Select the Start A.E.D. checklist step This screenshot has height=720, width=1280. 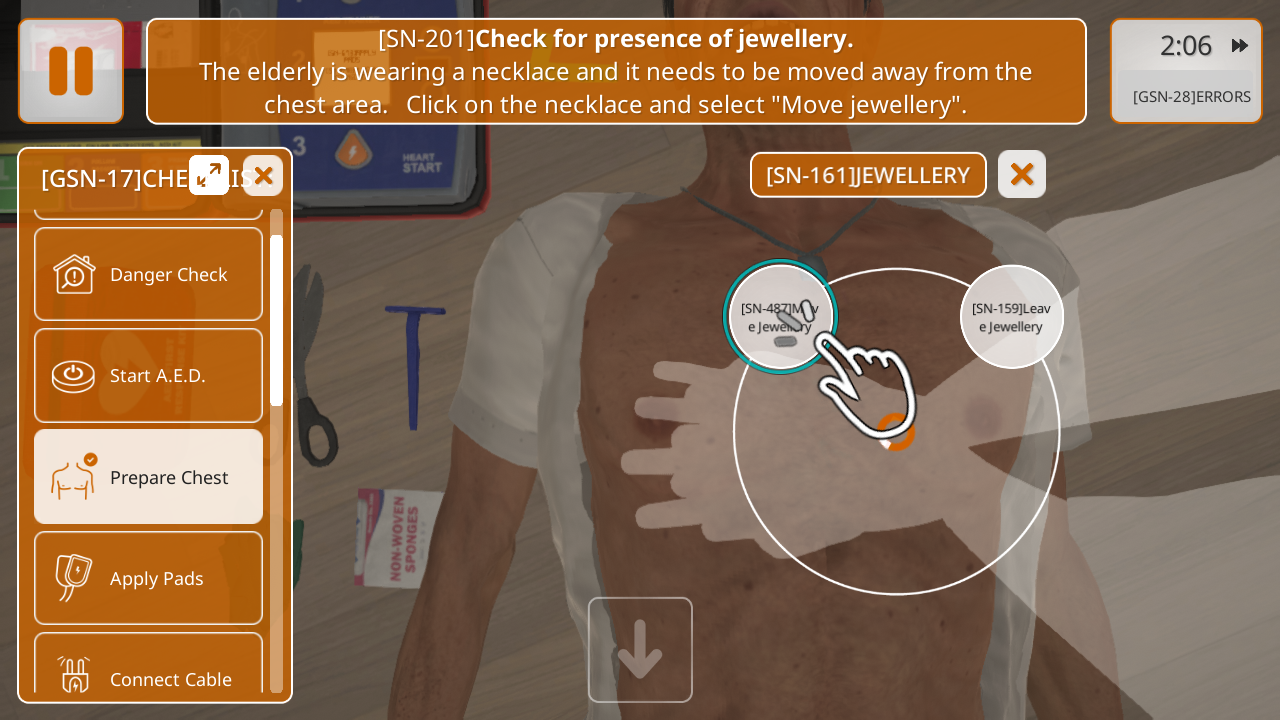[148, 376]
